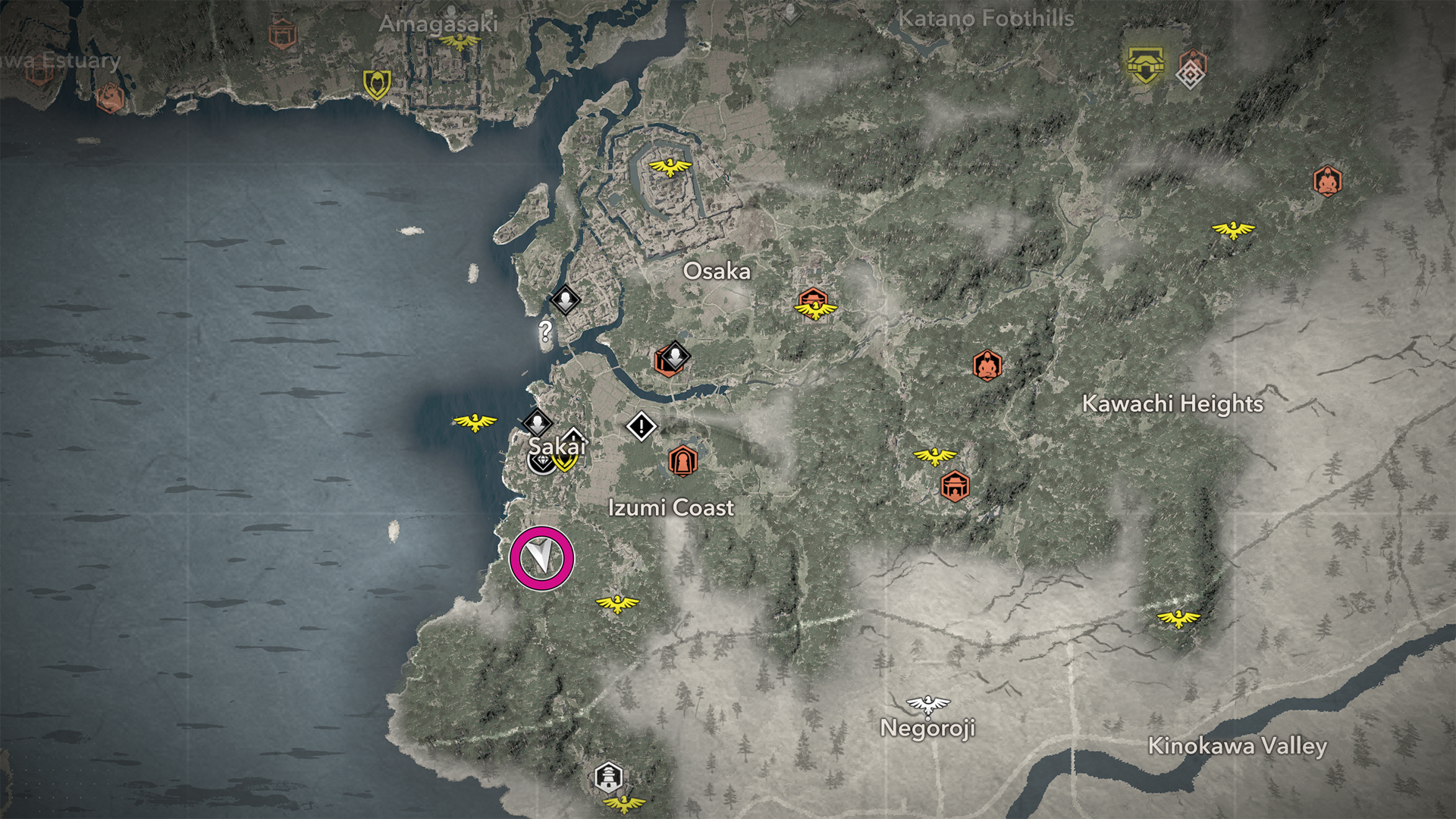Select the white diamond gem marker under Sakai
1456x819 pixels.
(540, 461)
